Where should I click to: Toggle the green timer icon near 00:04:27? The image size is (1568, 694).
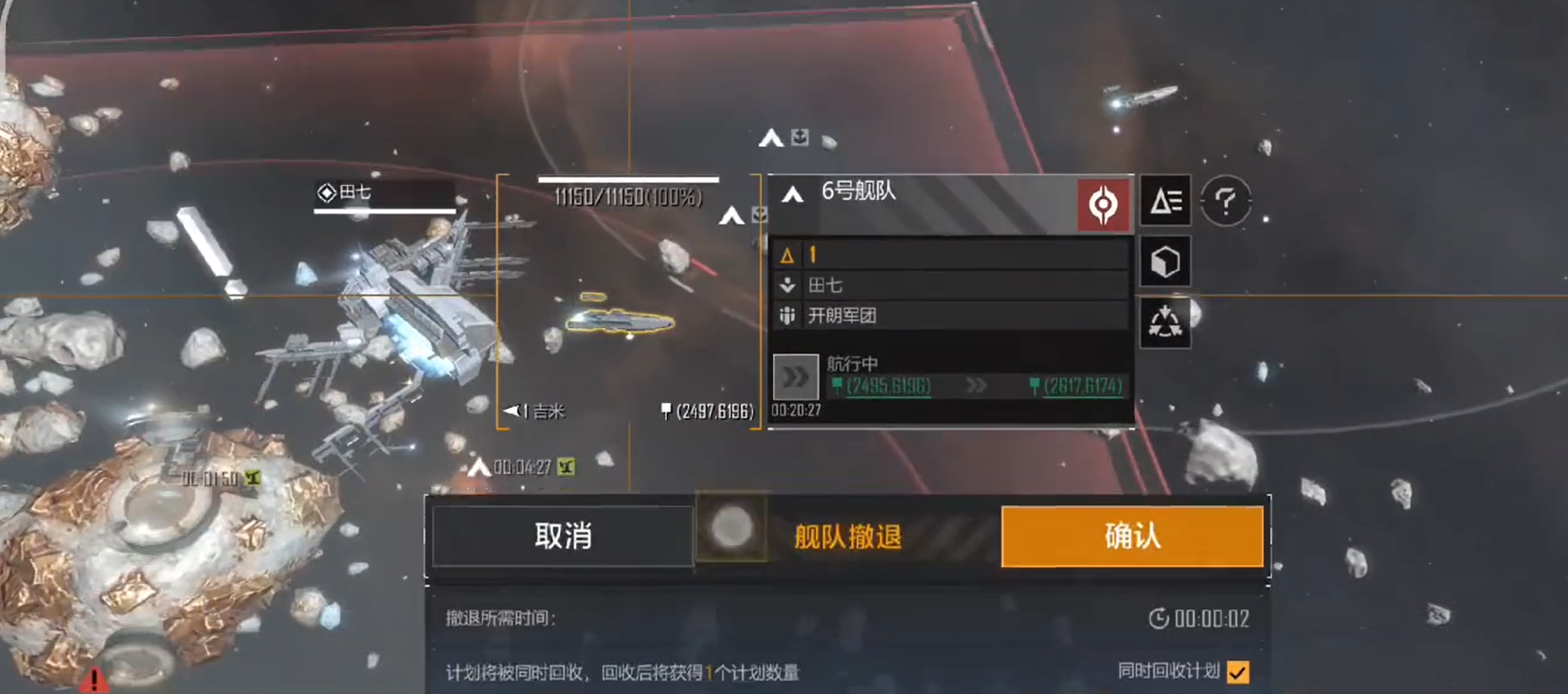pyautogui.click(x=565, y=466)
